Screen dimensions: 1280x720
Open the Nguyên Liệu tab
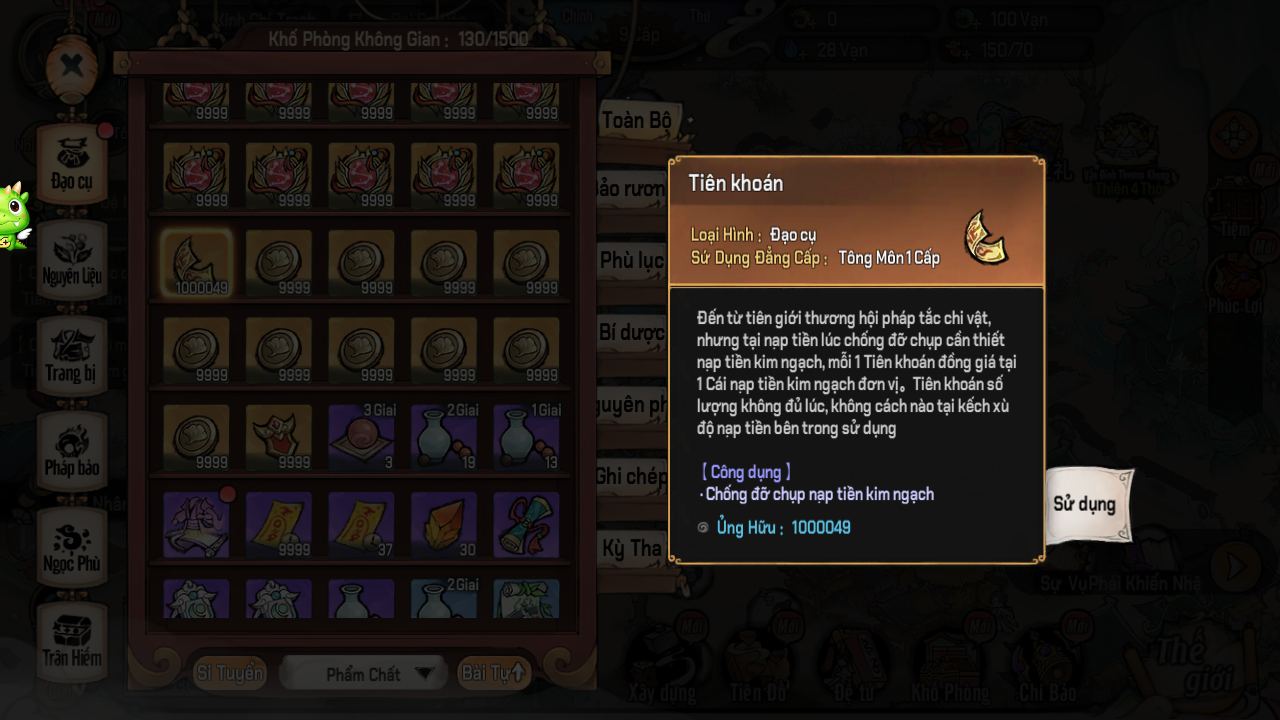click(72, 259)
